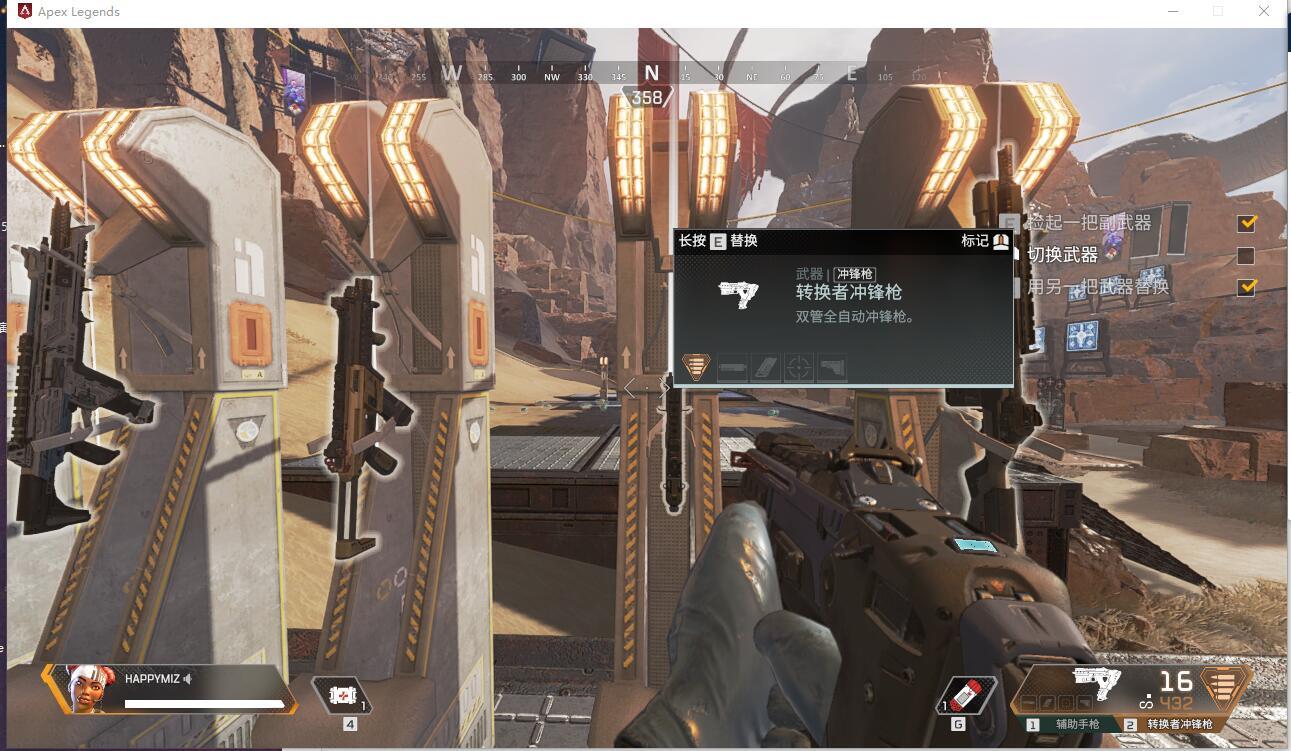Viewport: 1291px width, 751px height.
Task: Click the 冲锋枪 weapon type tag
Action: tap(855, 274)
